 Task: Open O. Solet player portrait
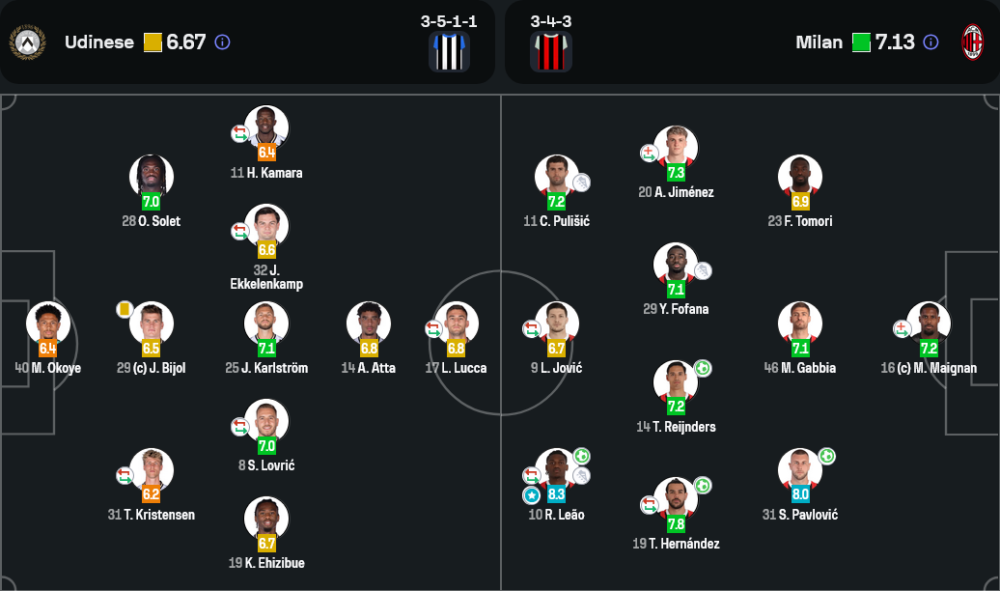[x=151, y=175]
